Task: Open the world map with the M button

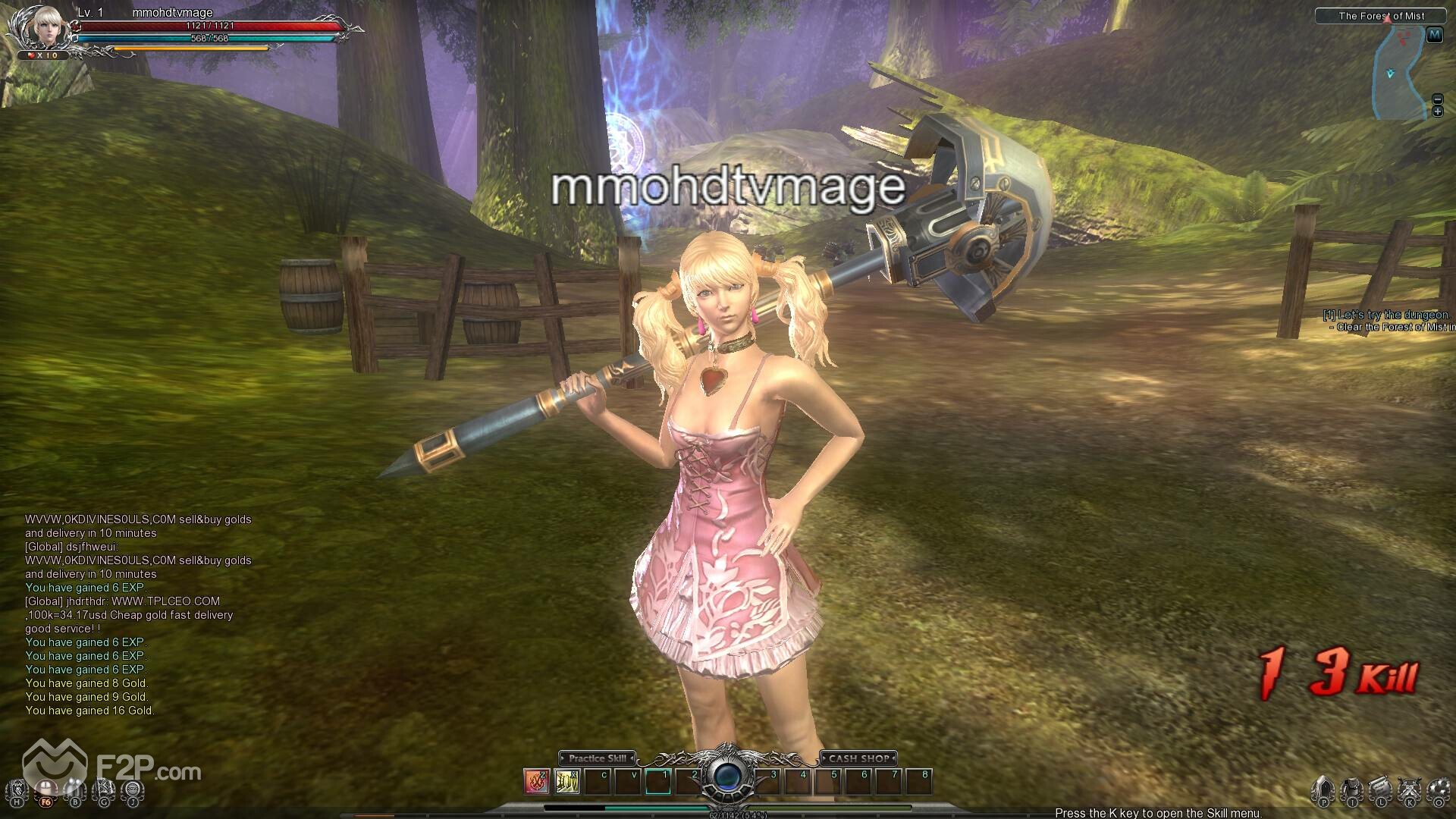Action: [1434, 35]
